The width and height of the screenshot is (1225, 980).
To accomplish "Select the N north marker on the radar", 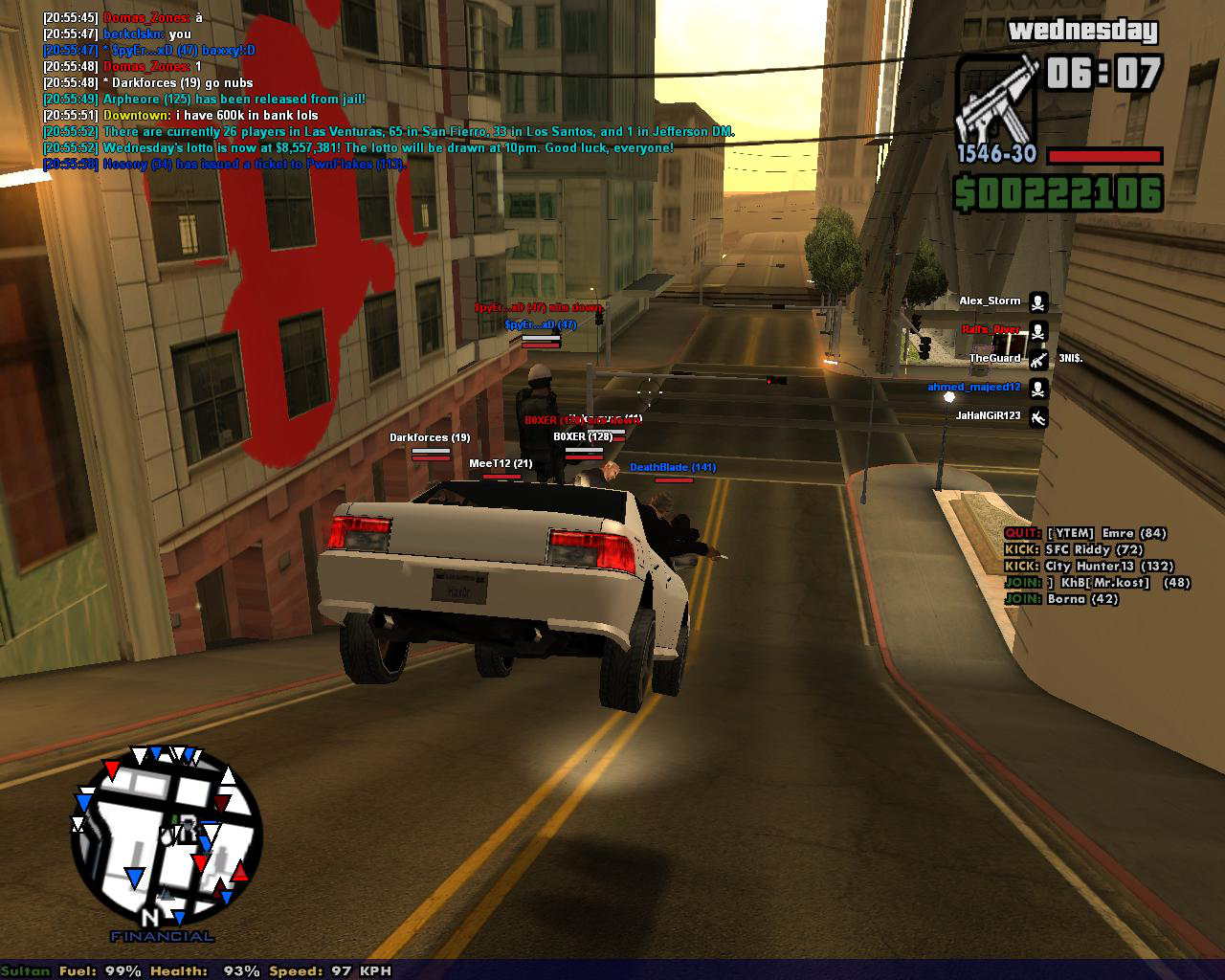I will point(150,917).
